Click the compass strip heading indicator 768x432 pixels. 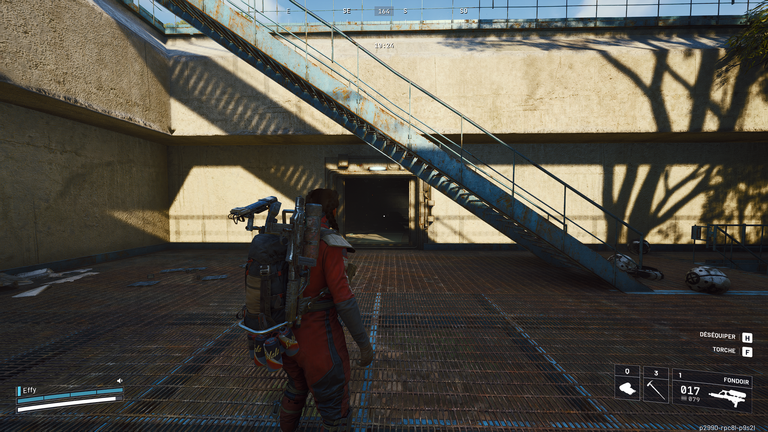384,11
